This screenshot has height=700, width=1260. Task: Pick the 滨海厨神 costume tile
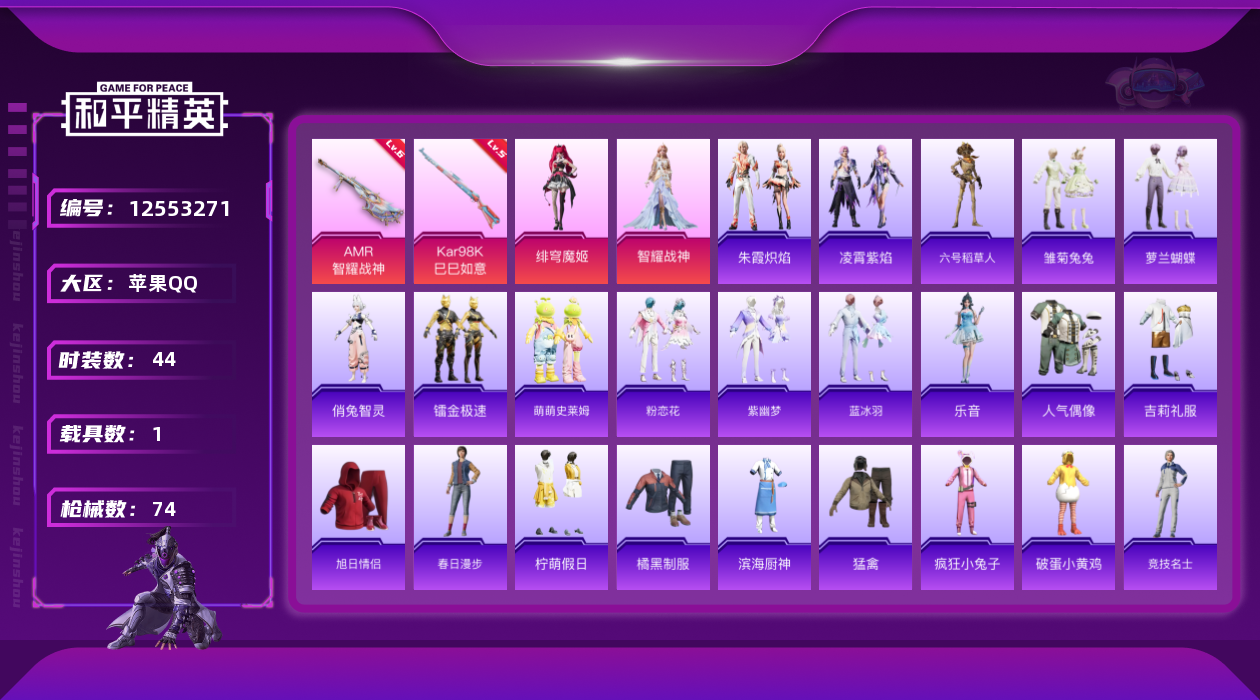764,516
